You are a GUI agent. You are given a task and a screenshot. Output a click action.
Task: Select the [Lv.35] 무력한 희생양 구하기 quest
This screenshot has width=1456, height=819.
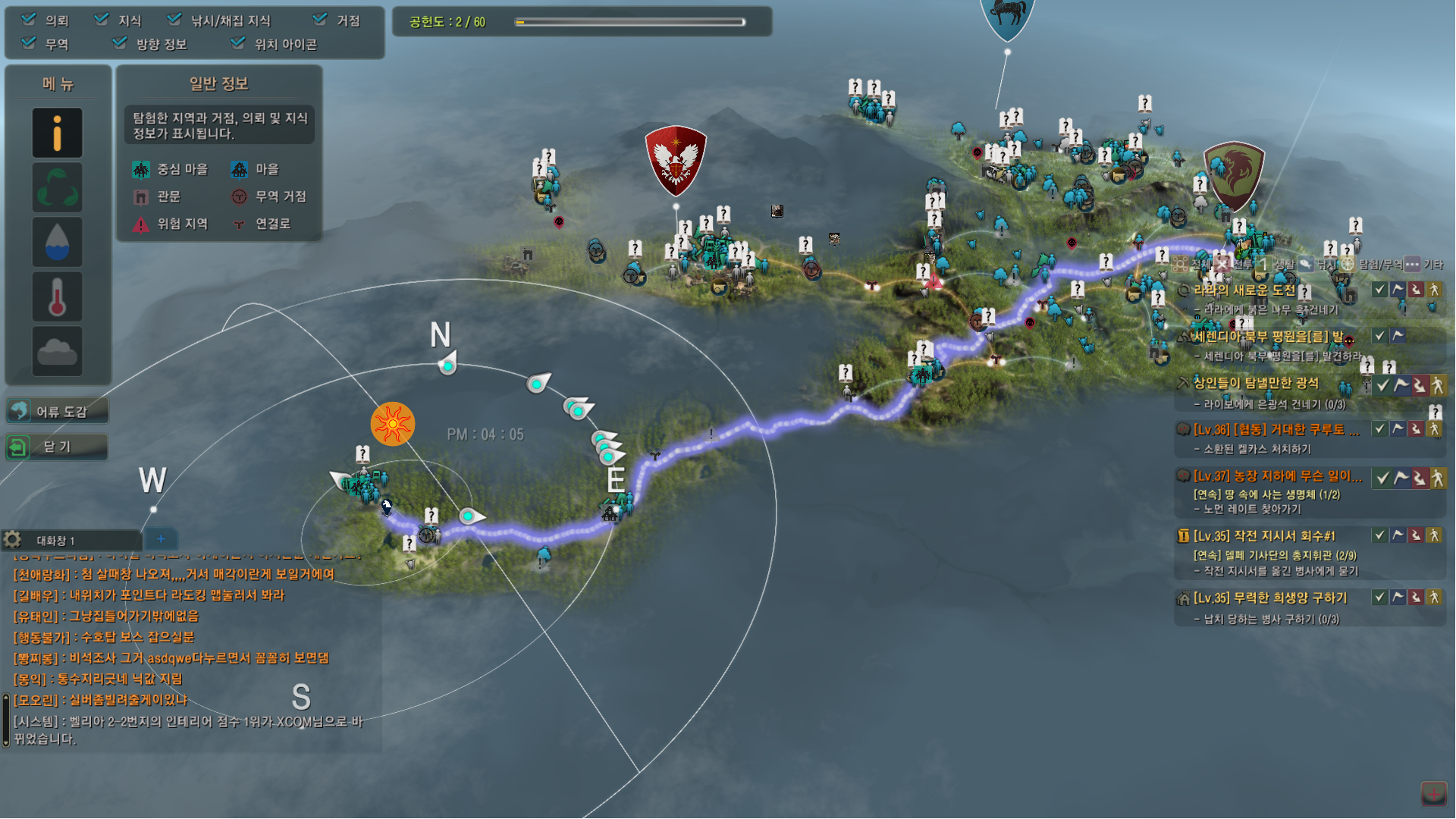tap(1270, 598)
